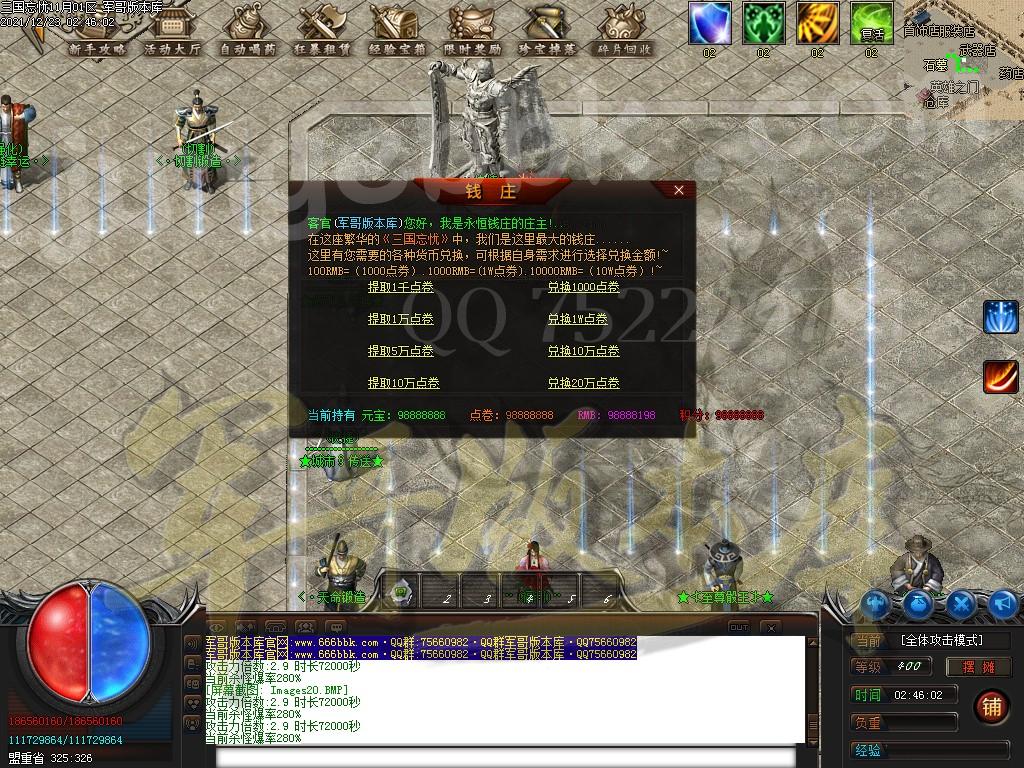The image size is (1024, 768).
Task: Choose 提取10万点卷 option
Action: tap(403, 383)
